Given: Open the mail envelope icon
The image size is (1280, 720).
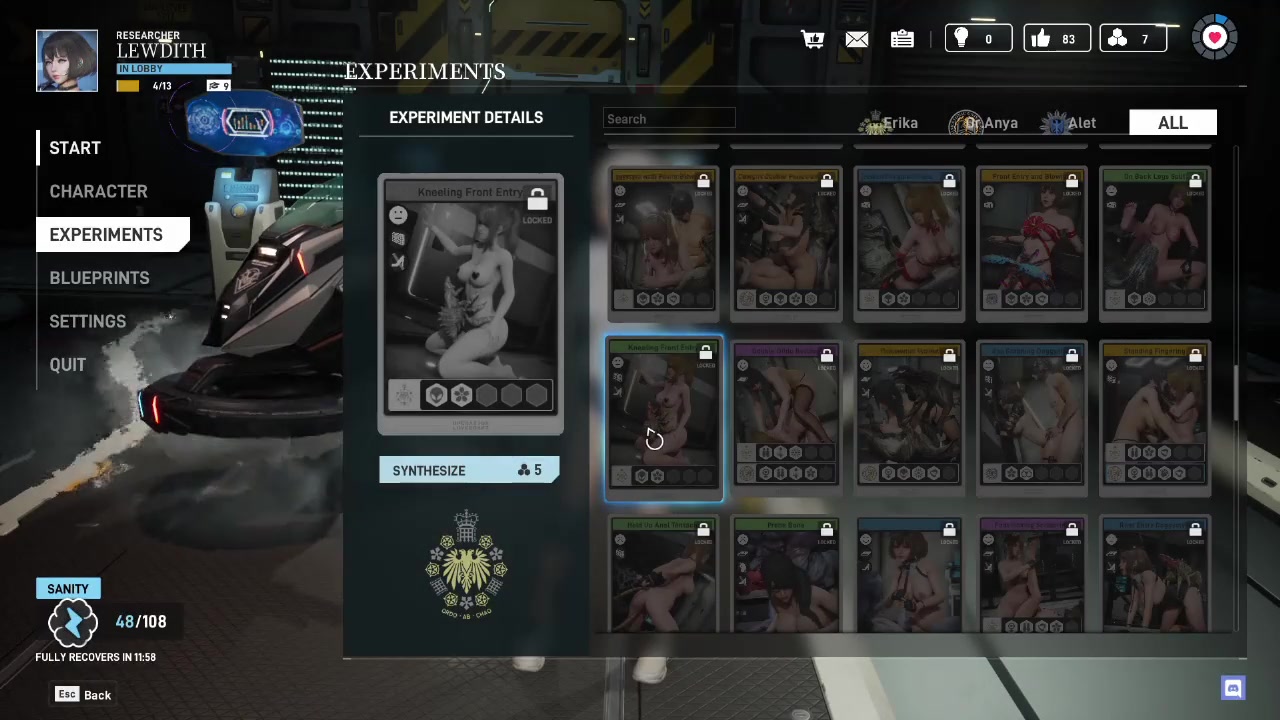Looking at the screenshot, I should (857, 39).
